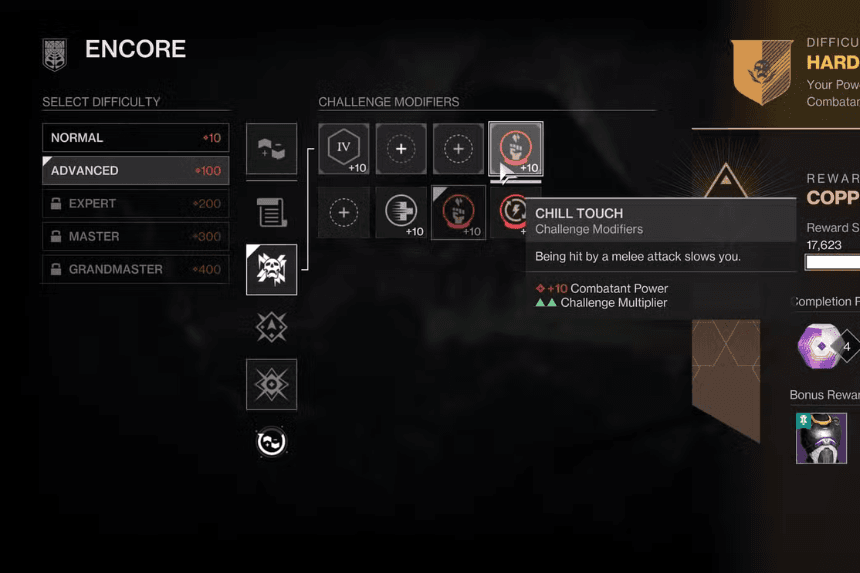Select the skull challenge modifiers category
The height and width of the screenshot is (573, 860).
[x=271, y=270]
